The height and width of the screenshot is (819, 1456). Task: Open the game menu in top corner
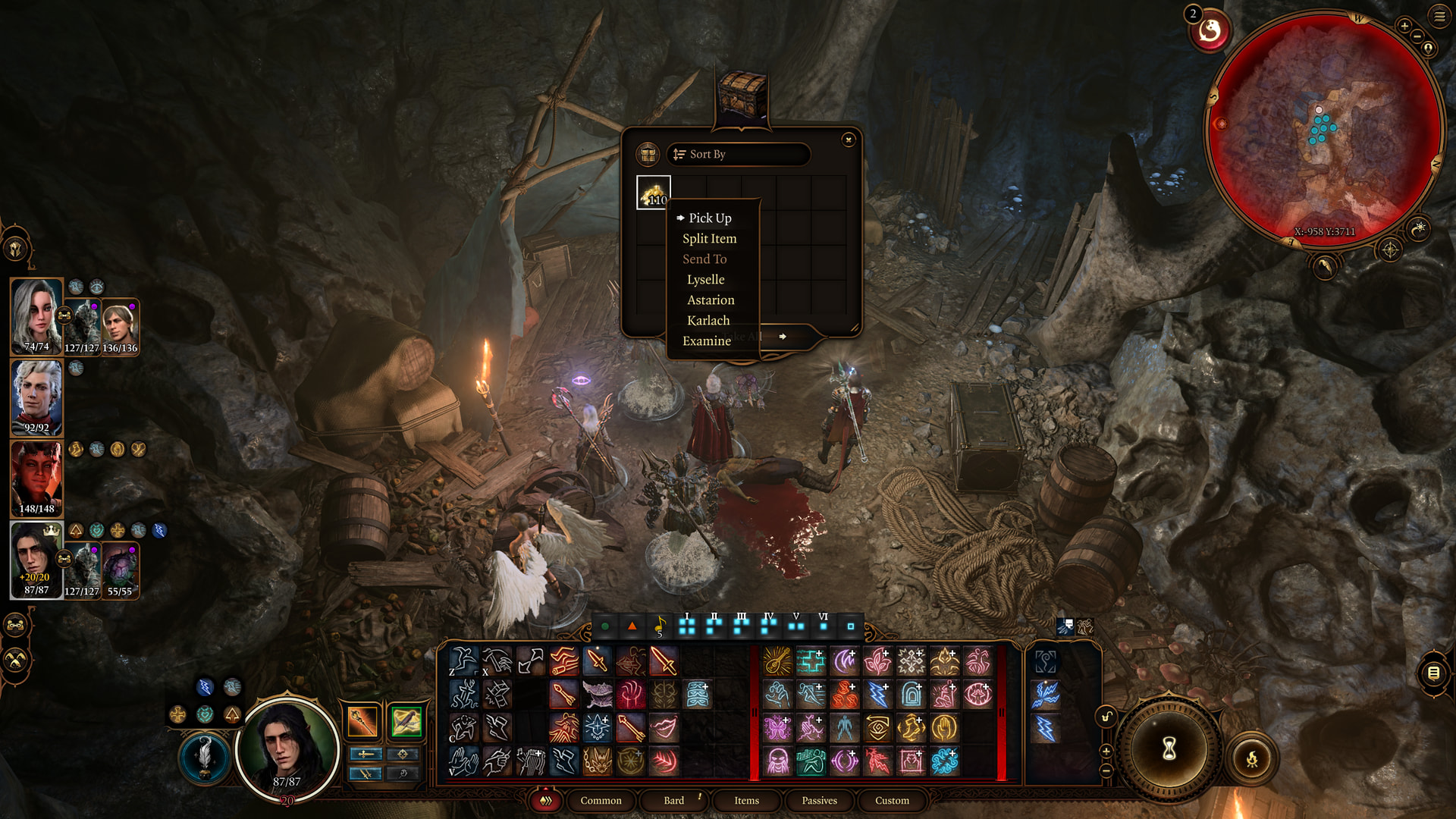[1439, 16]
